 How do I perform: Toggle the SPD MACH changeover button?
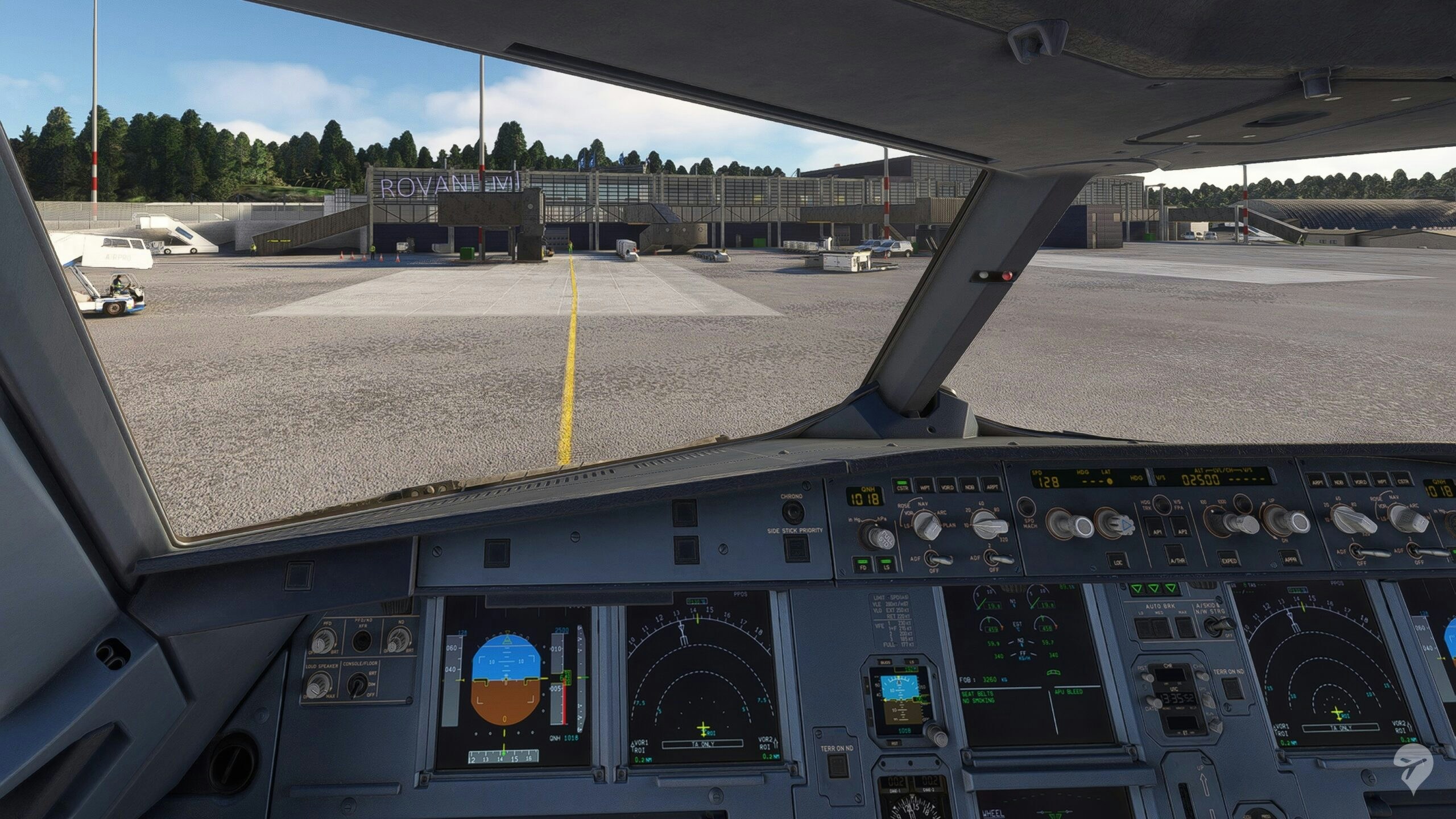(1025, 507)
